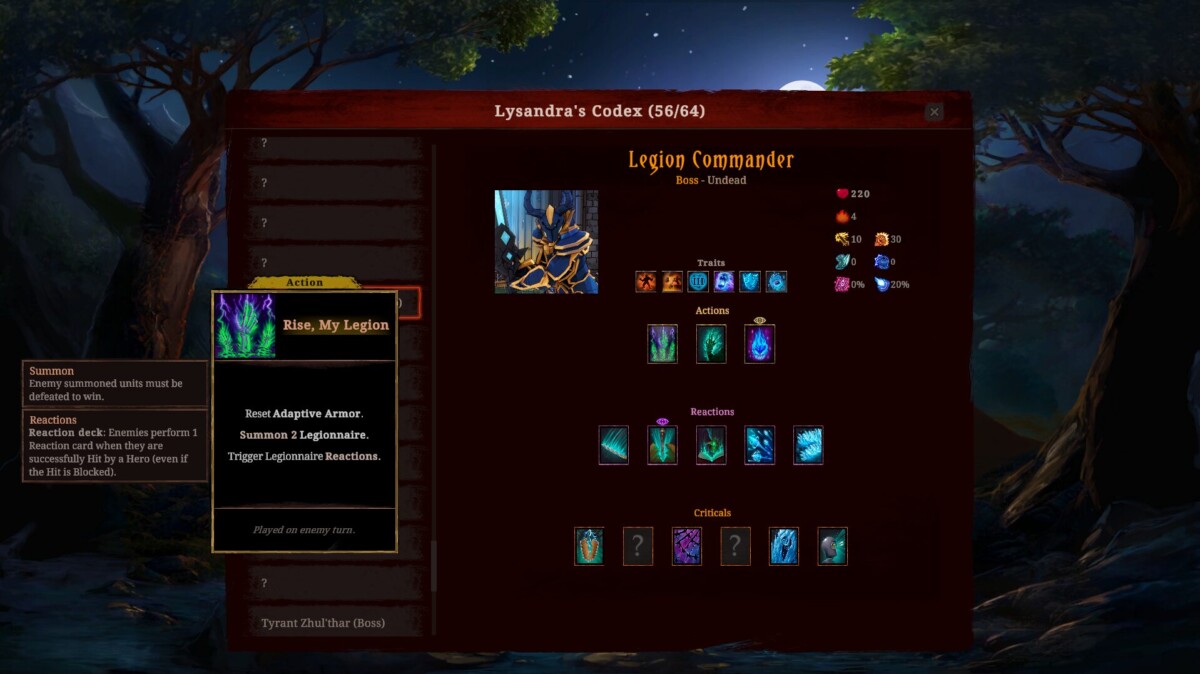This screenshot has width=1200, height=674.
Task: Click the blue shield trait icon
Action: tap(750, 282)
